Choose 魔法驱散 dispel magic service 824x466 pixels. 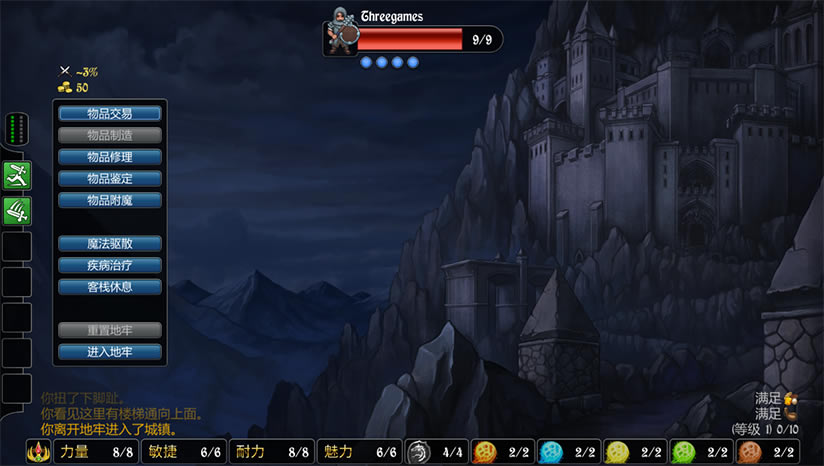pos(110,243)
